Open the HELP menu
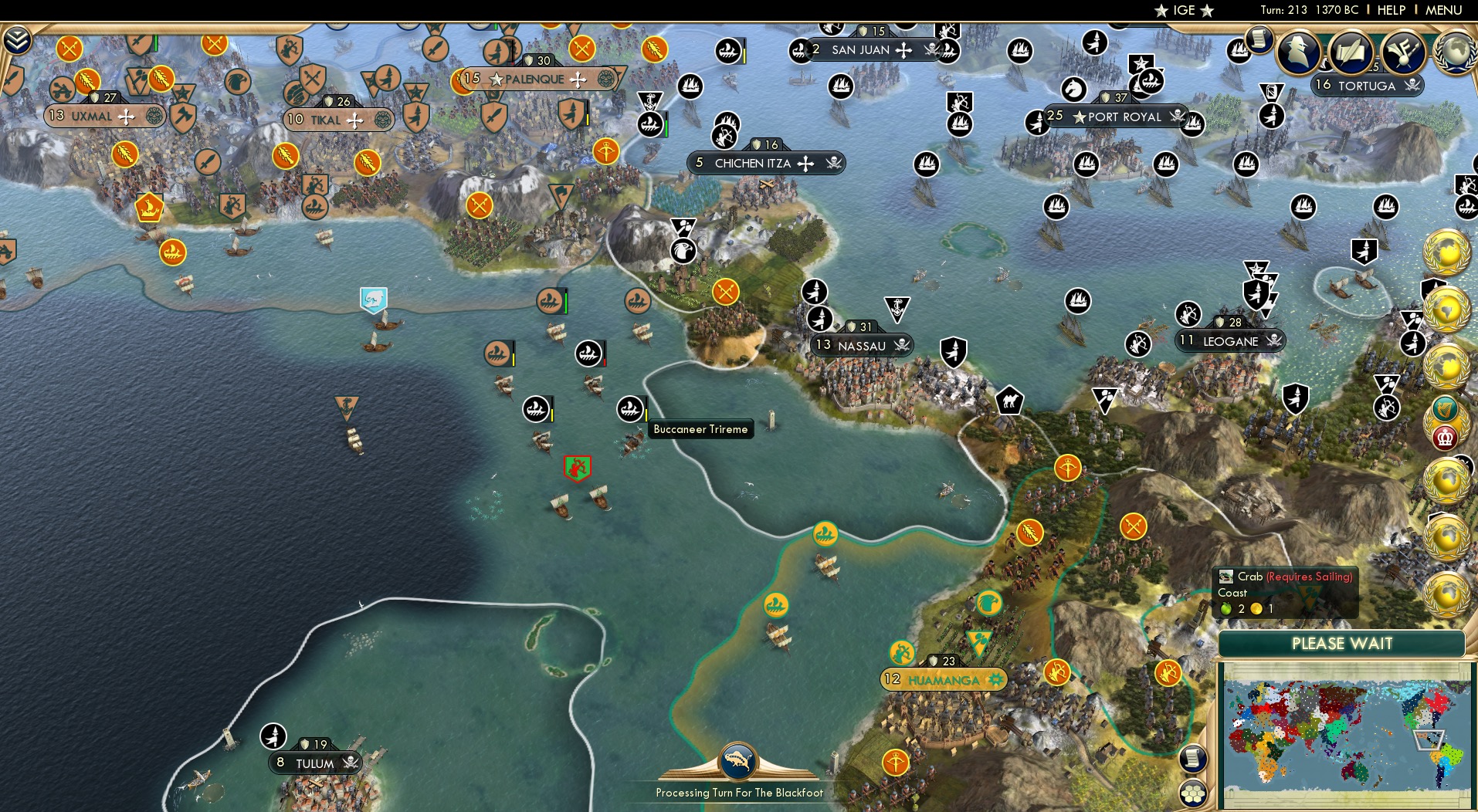Screen dimensions: 1478x812 [1390, 10]
